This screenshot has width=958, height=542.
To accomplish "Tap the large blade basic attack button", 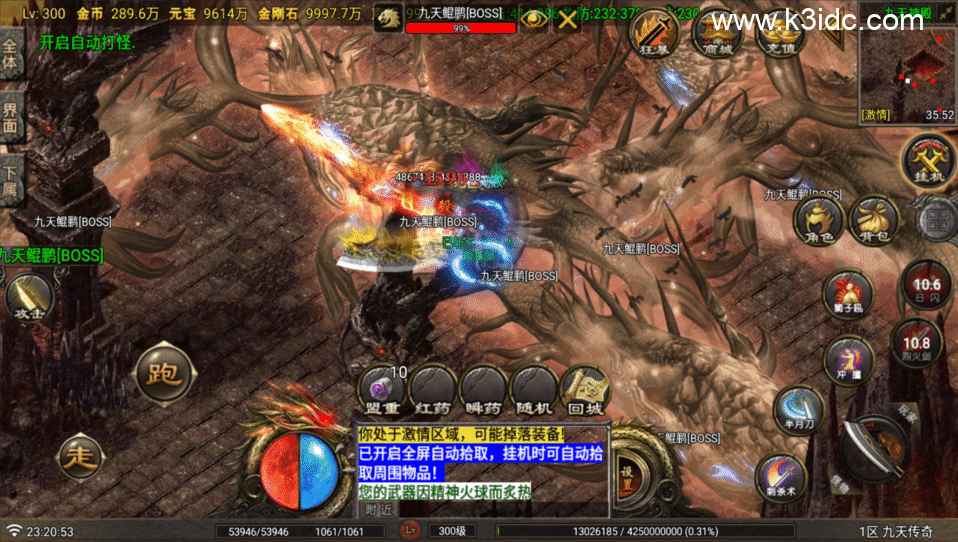I will (872, 445).
